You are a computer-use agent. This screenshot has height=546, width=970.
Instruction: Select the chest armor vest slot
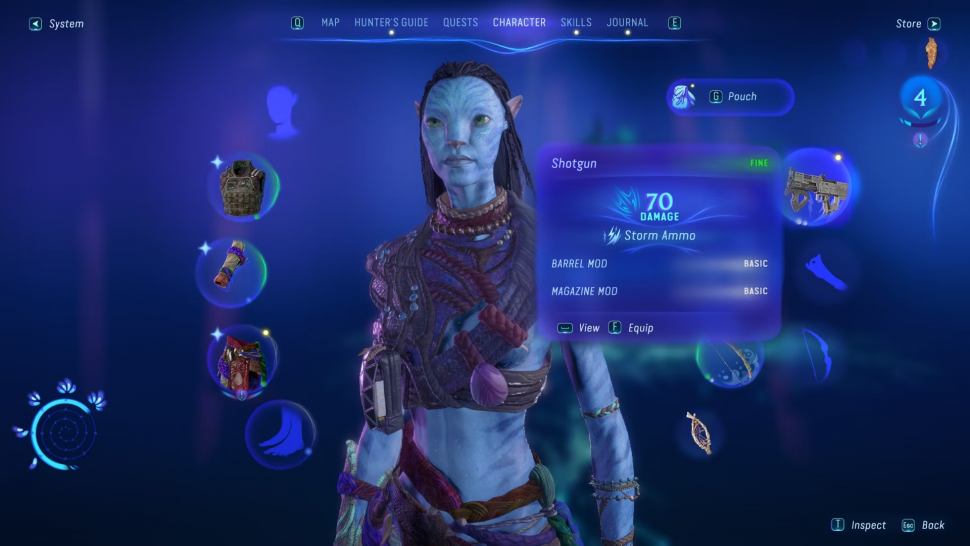pyautogui.click(x=243, y=186)
